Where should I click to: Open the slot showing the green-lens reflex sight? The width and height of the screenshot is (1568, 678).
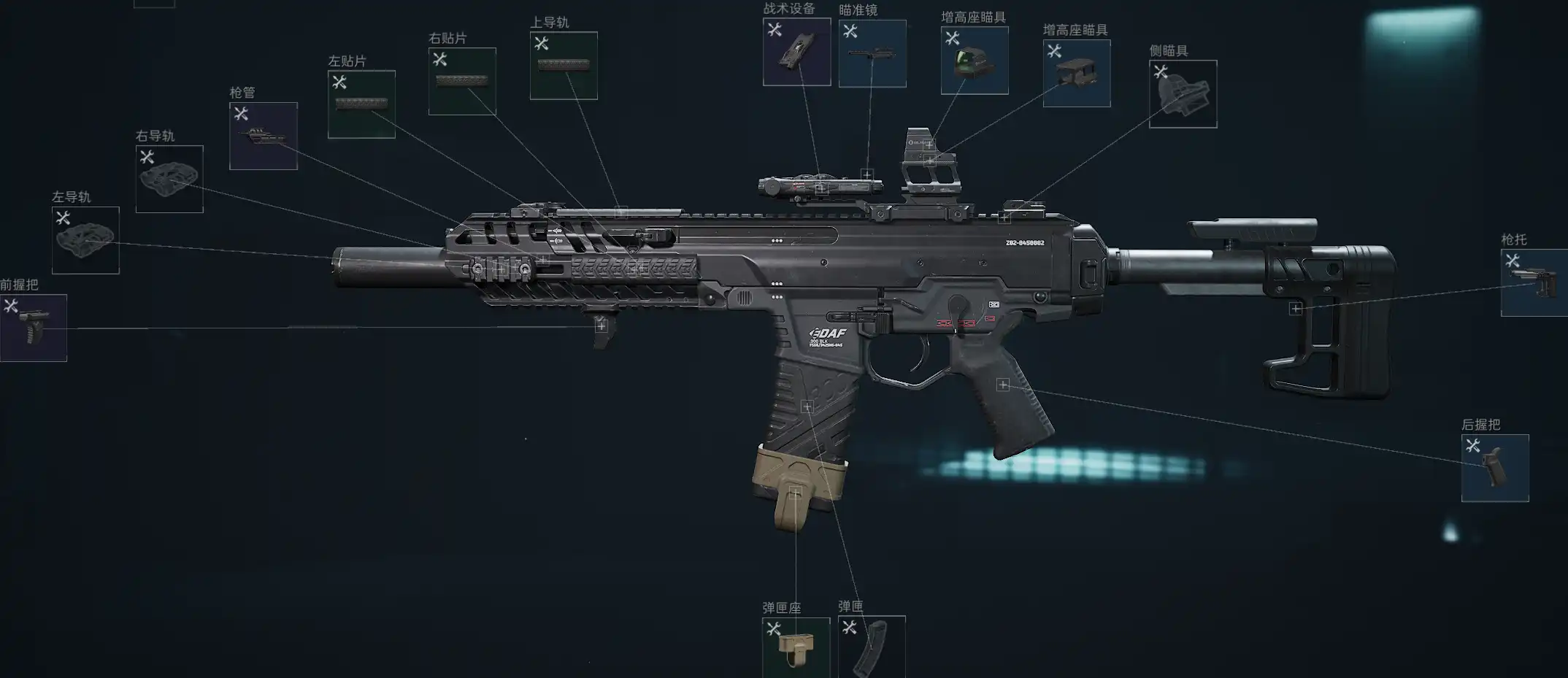point(975,61)
